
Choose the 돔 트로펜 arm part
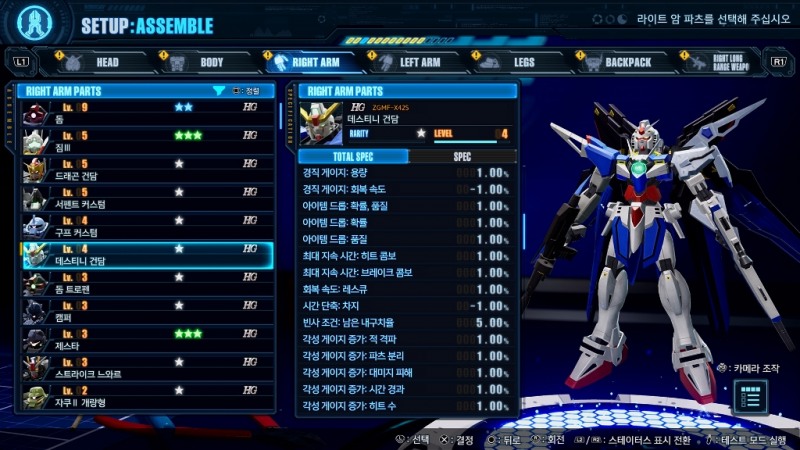(x=146, y=283)
